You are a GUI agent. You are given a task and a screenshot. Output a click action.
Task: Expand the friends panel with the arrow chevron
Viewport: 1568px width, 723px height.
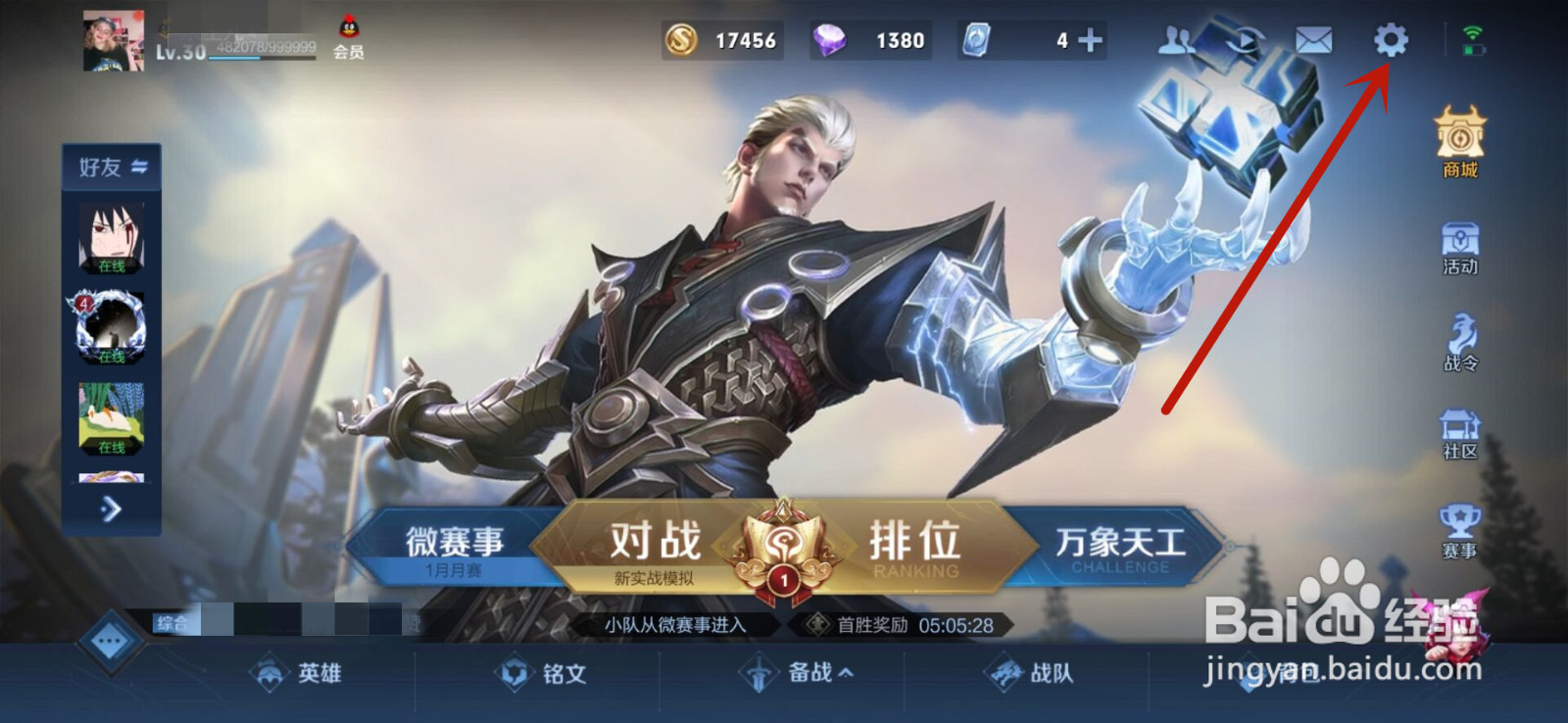[x=111, y=510]
